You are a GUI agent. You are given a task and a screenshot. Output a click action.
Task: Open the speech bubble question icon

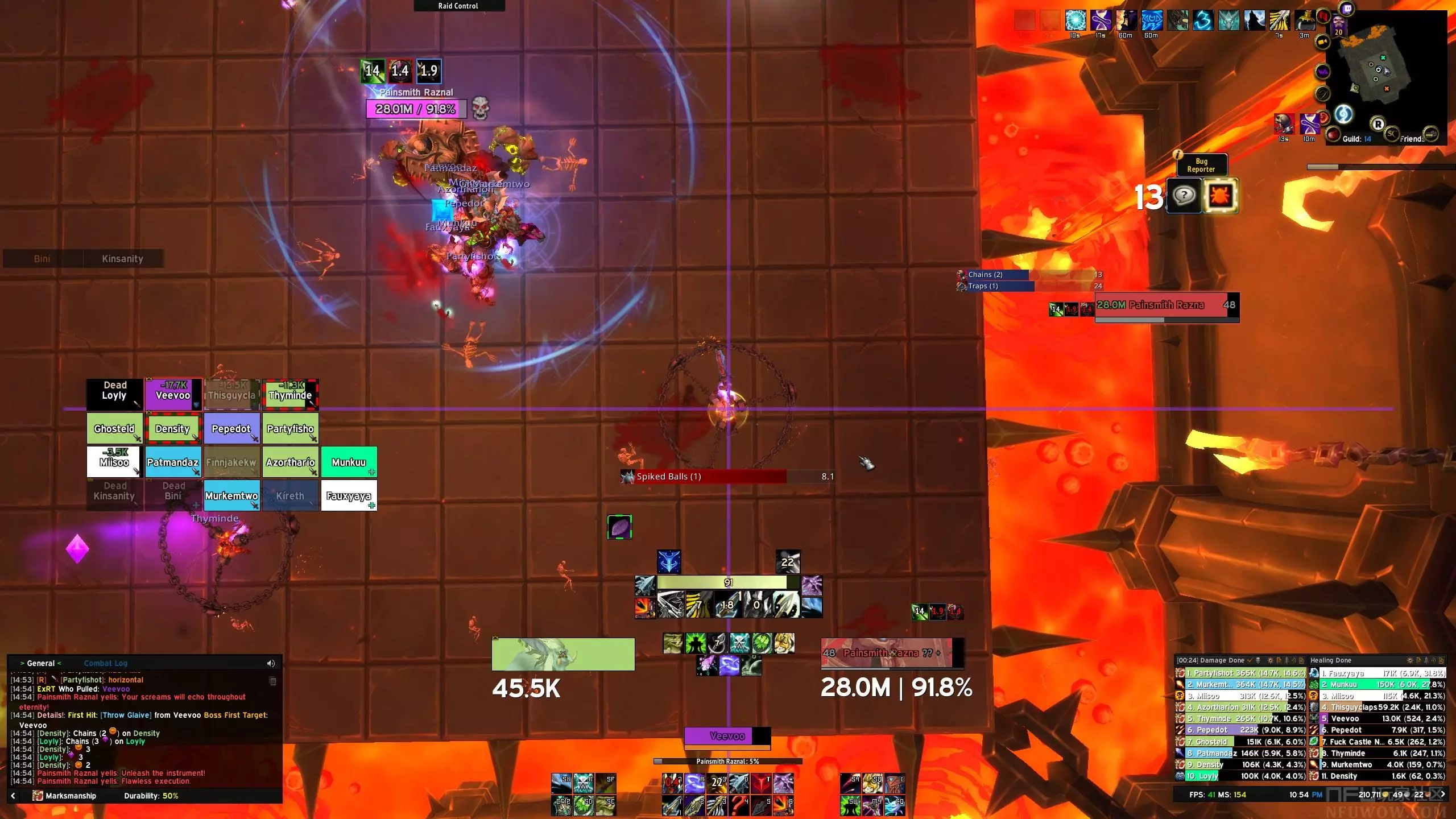(1184, 196)
